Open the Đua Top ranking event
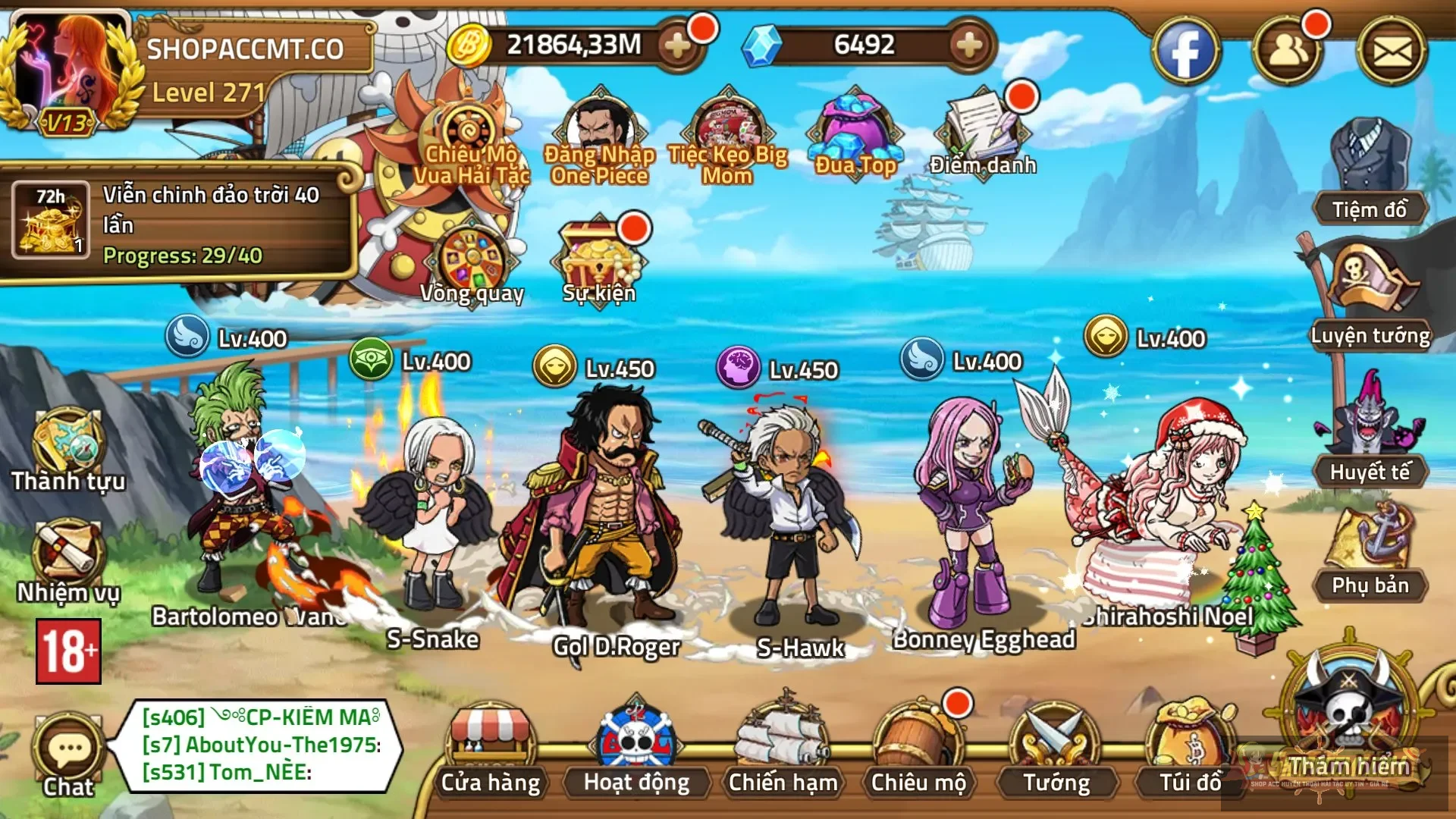The width and height of the screenshot is (1456, 819). click(855, 133)
